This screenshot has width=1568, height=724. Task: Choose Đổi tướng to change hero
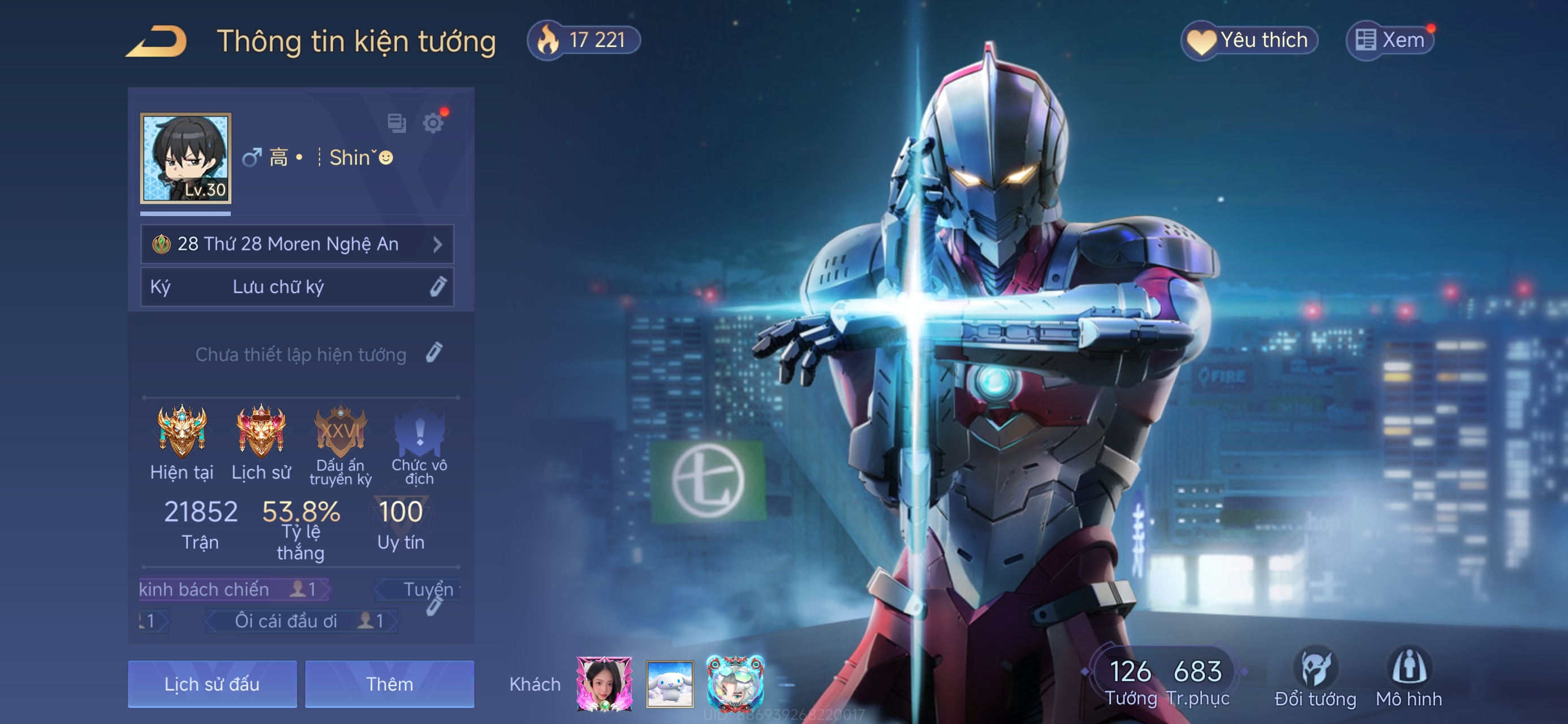pos(1315,677)
